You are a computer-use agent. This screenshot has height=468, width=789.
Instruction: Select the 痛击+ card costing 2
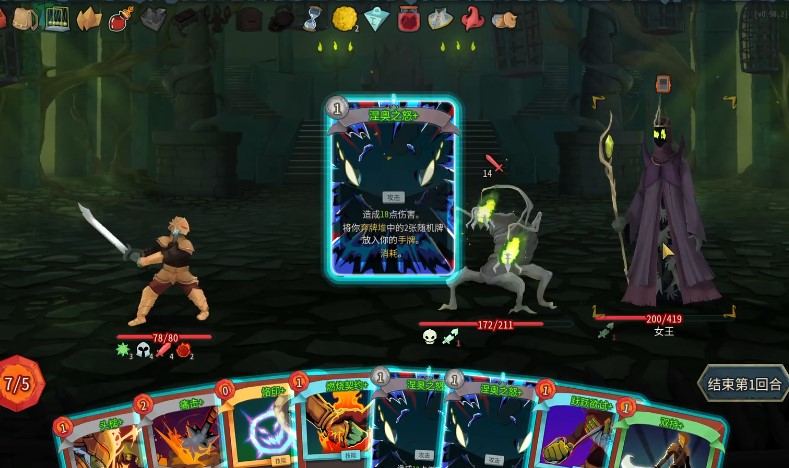[x=180, y=432]
